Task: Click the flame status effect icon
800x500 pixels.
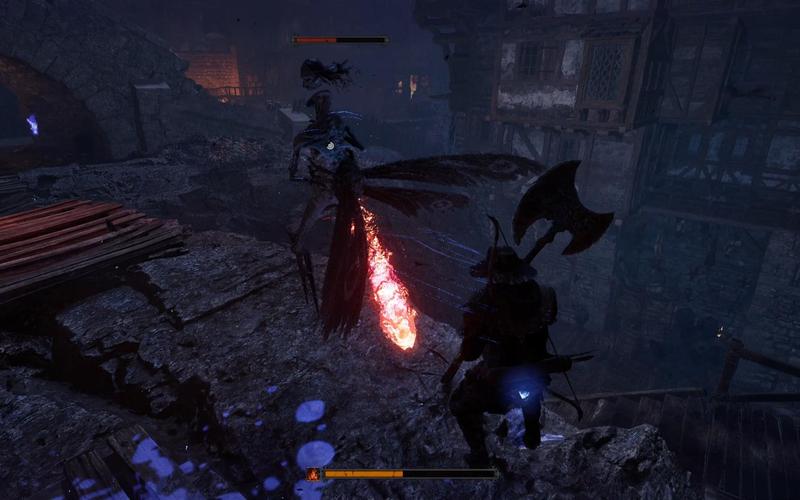Action: (x=313, y=474)
